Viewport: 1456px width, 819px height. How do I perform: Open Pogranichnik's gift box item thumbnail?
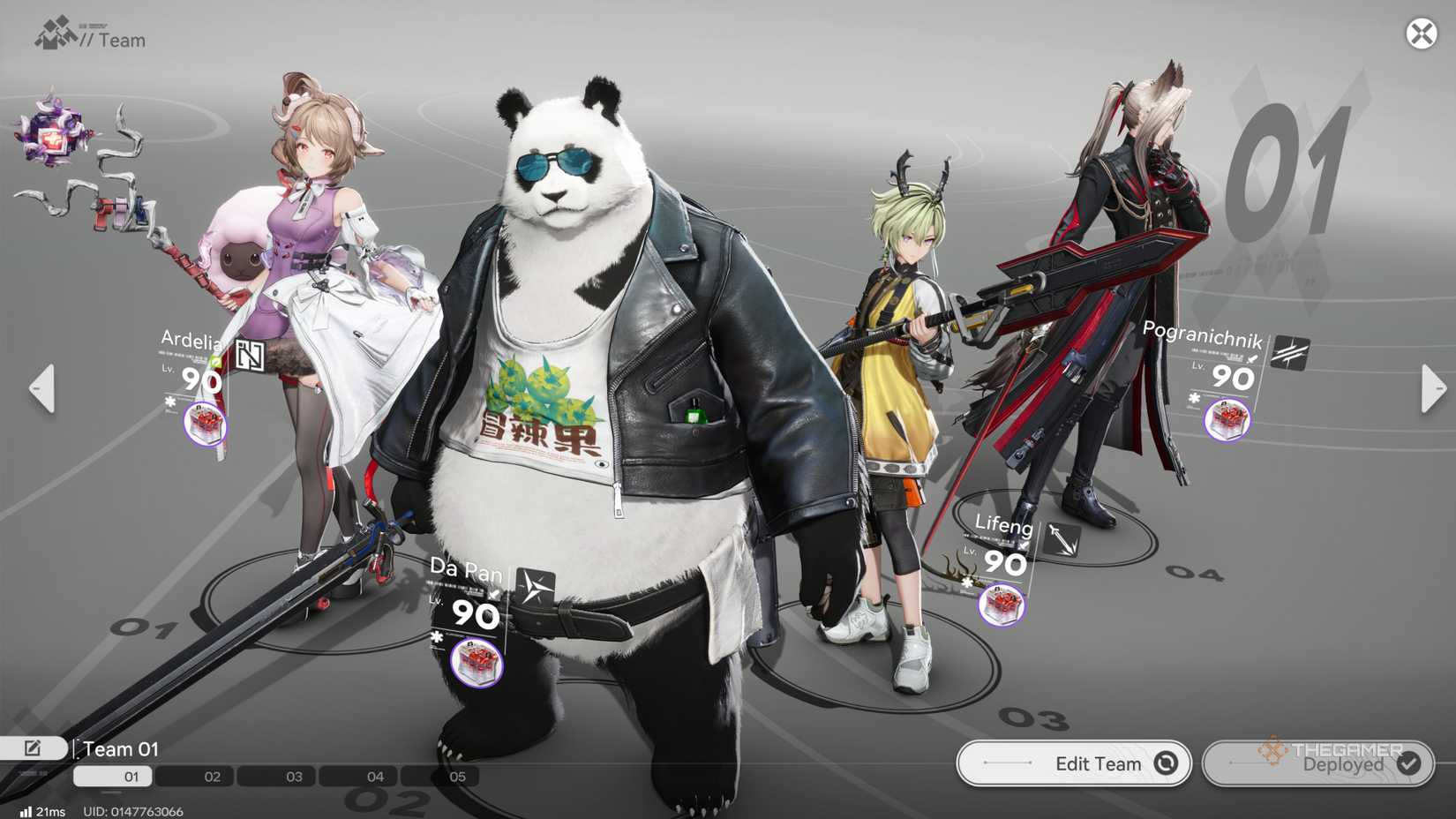tap(1227, 421)
